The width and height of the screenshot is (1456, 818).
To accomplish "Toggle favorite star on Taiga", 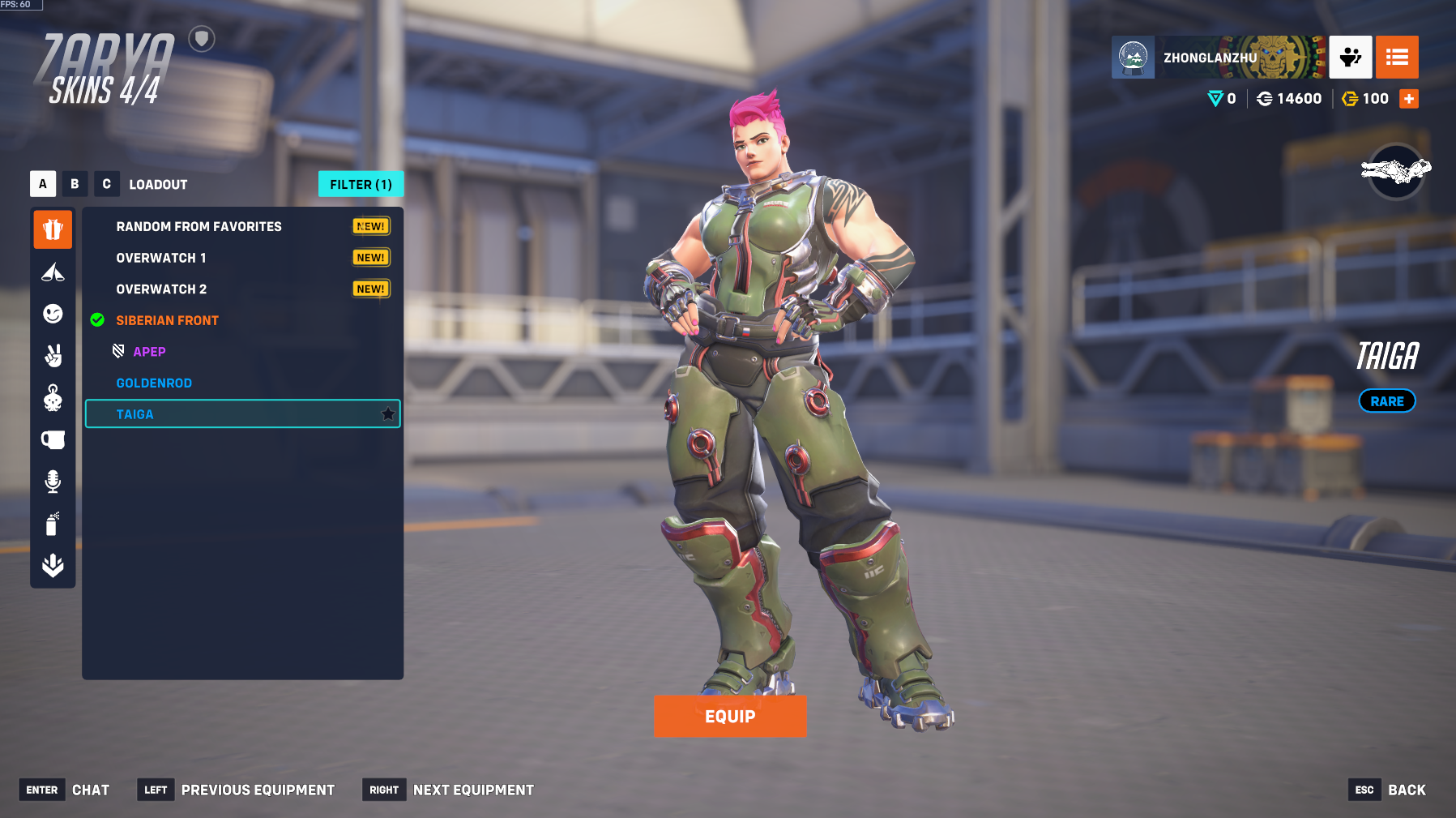I will [388, 414].
